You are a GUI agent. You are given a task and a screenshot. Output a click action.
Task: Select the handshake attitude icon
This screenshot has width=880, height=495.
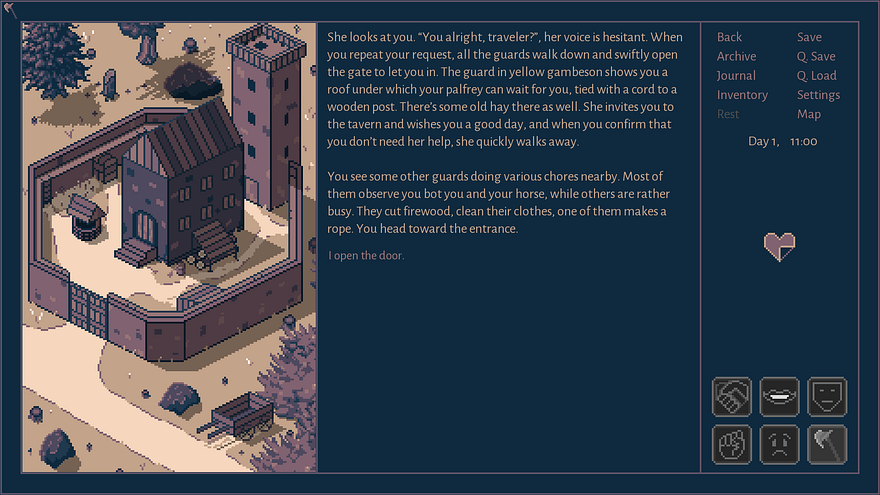coord(731,396)
